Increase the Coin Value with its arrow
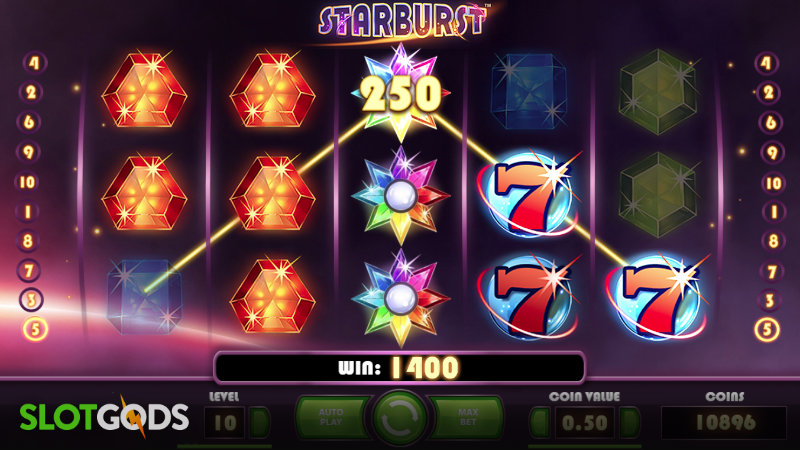800x450 pixels. (628, 421)
